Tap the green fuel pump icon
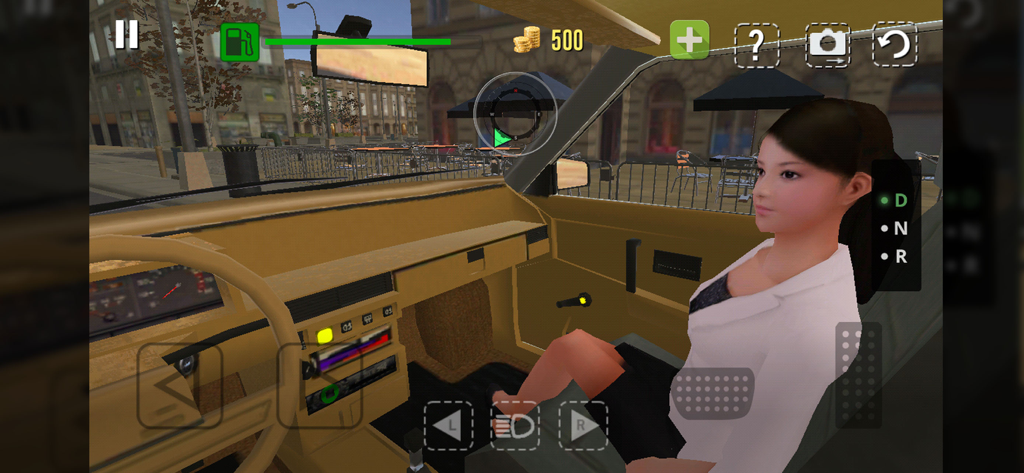Image resolution: width=1024 pixels, height=473 pixels. 239,42
